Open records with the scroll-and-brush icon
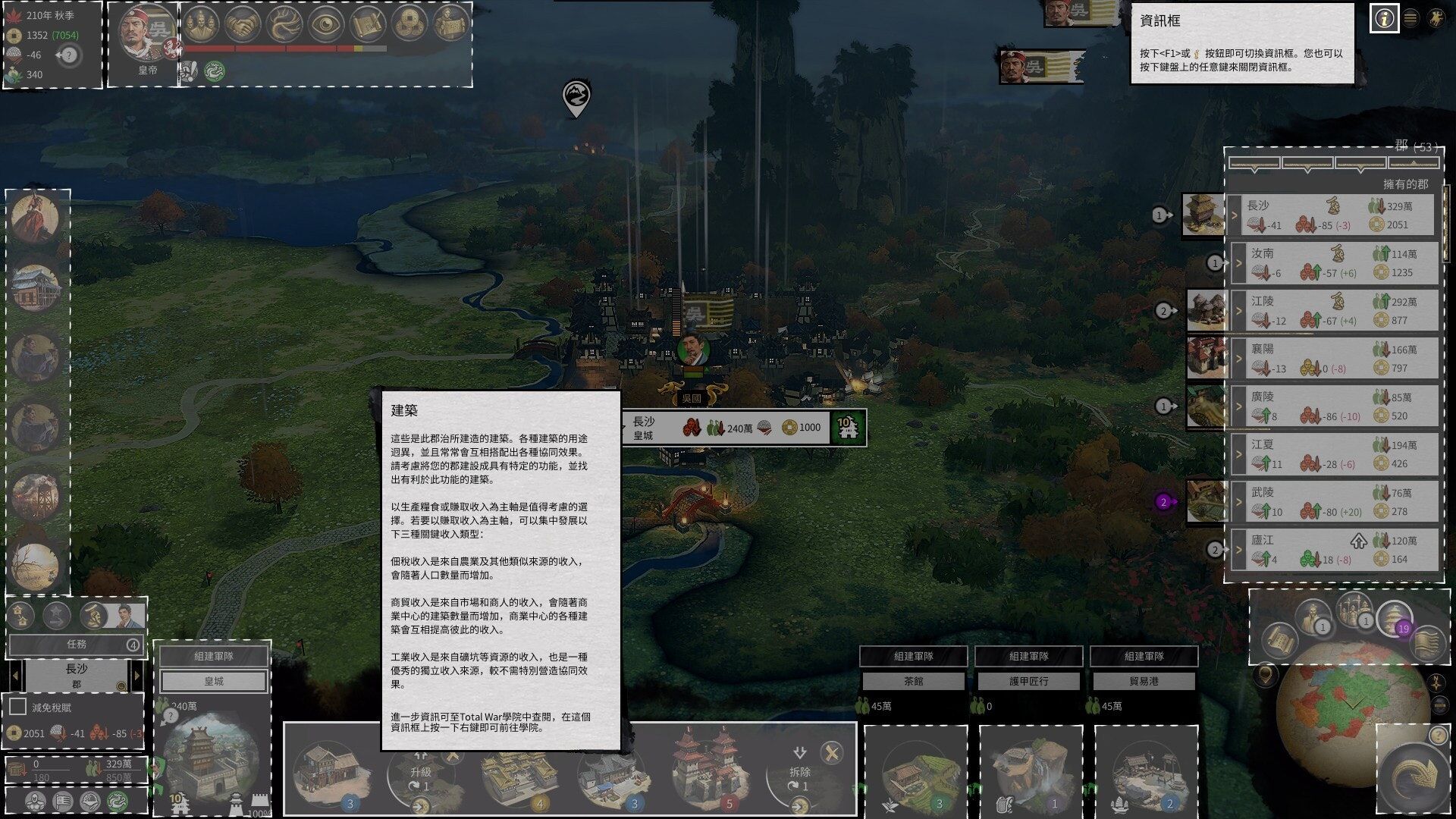Image resolution: width=1456 pixels, height=819 pixels. 368,23
